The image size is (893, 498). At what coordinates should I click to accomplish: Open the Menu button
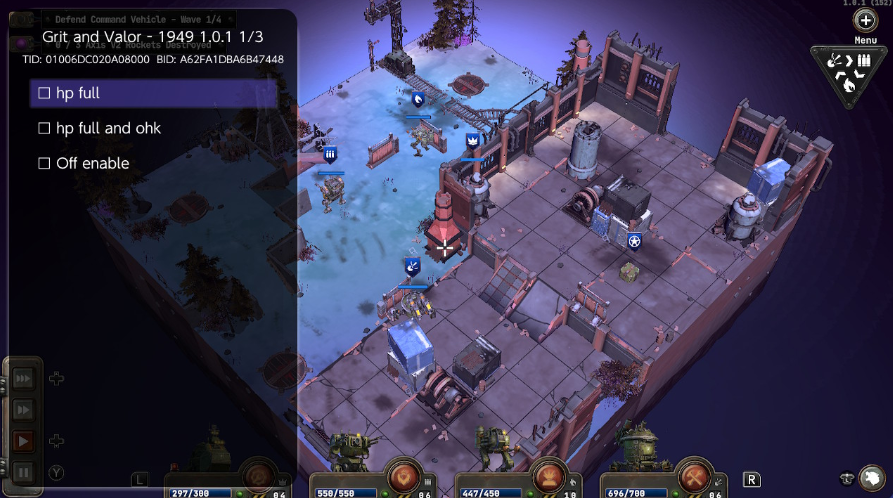(x=866, y=21)
